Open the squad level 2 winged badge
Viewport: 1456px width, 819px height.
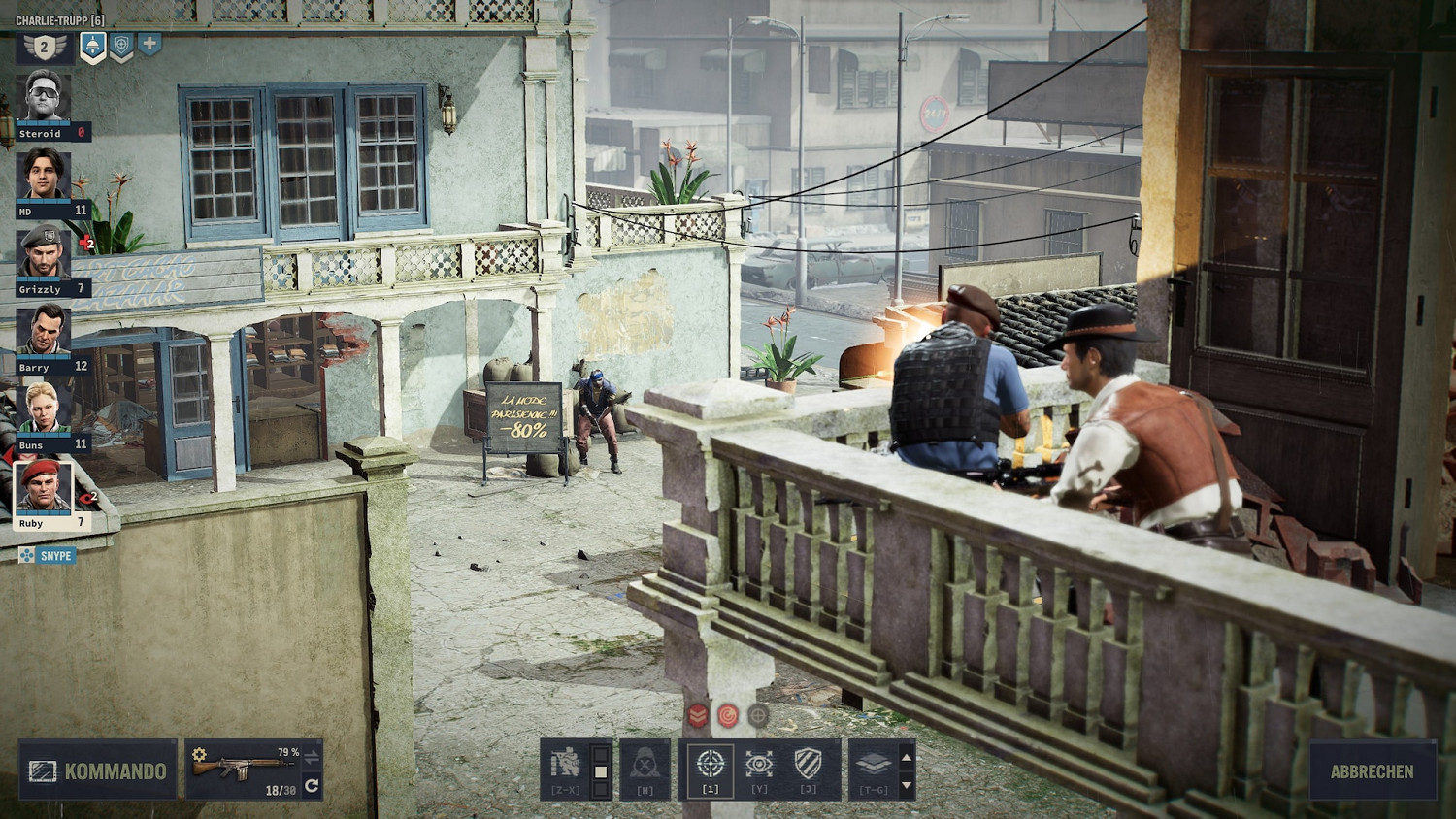tap(45, 47)
